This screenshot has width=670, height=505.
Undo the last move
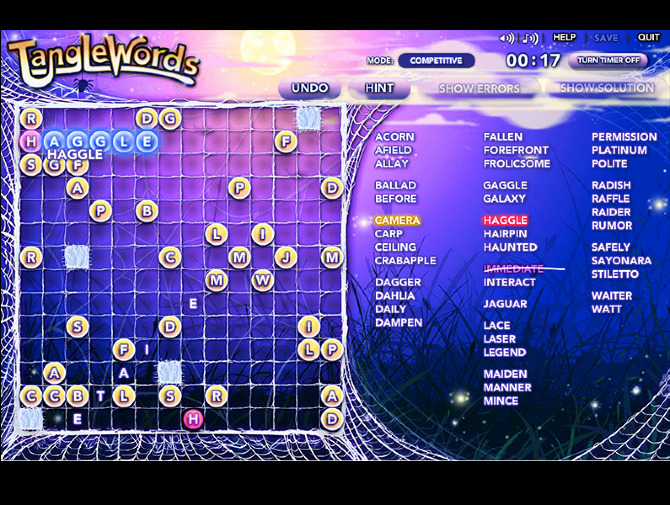309,88
